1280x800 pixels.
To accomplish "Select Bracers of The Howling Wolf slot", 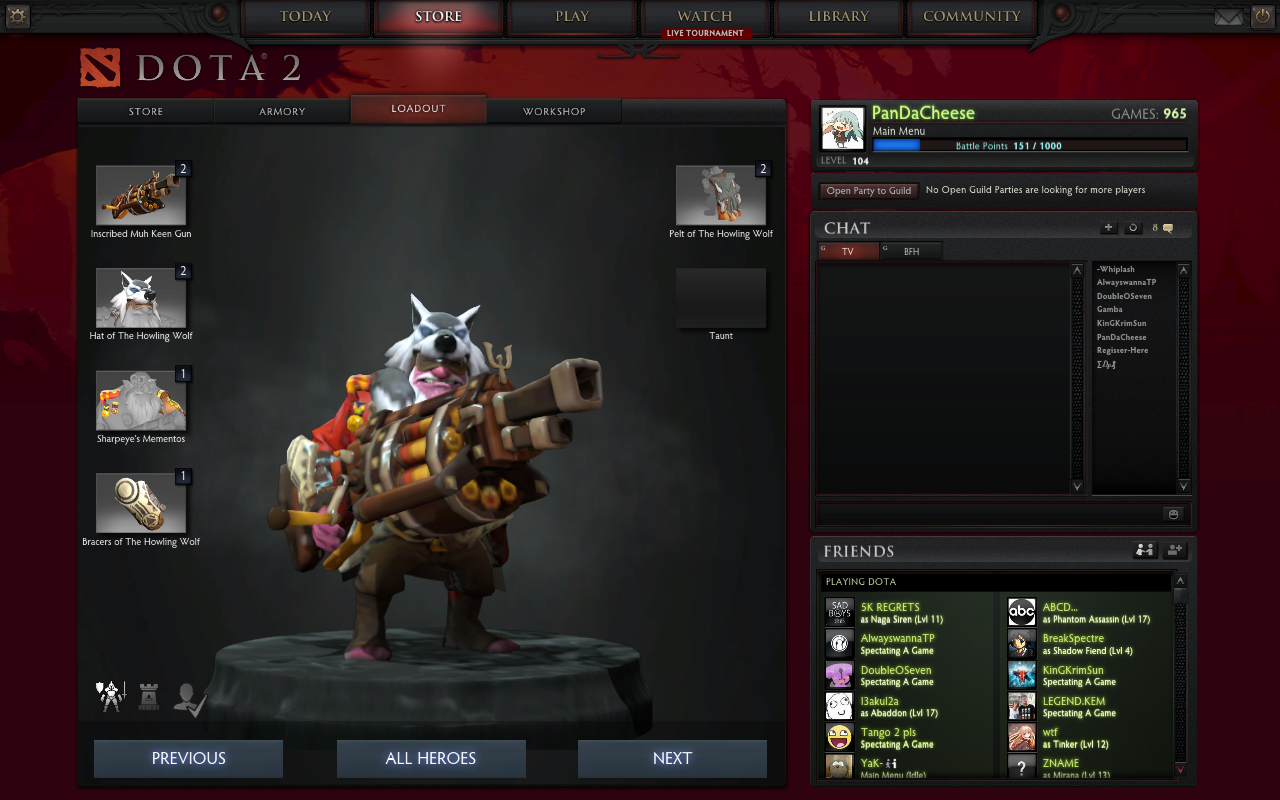I will [141, 504].
